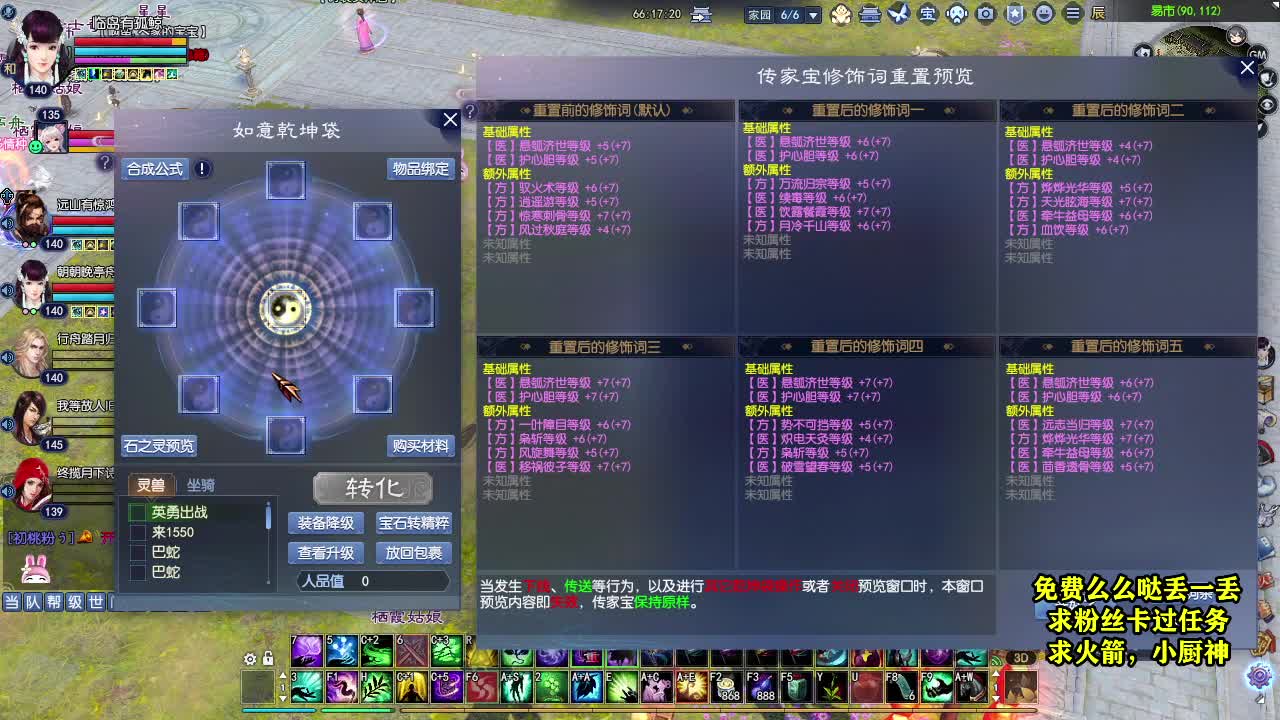Open the 宝 treasure icon at top
Screen dimensions: 1280x720
926,13
